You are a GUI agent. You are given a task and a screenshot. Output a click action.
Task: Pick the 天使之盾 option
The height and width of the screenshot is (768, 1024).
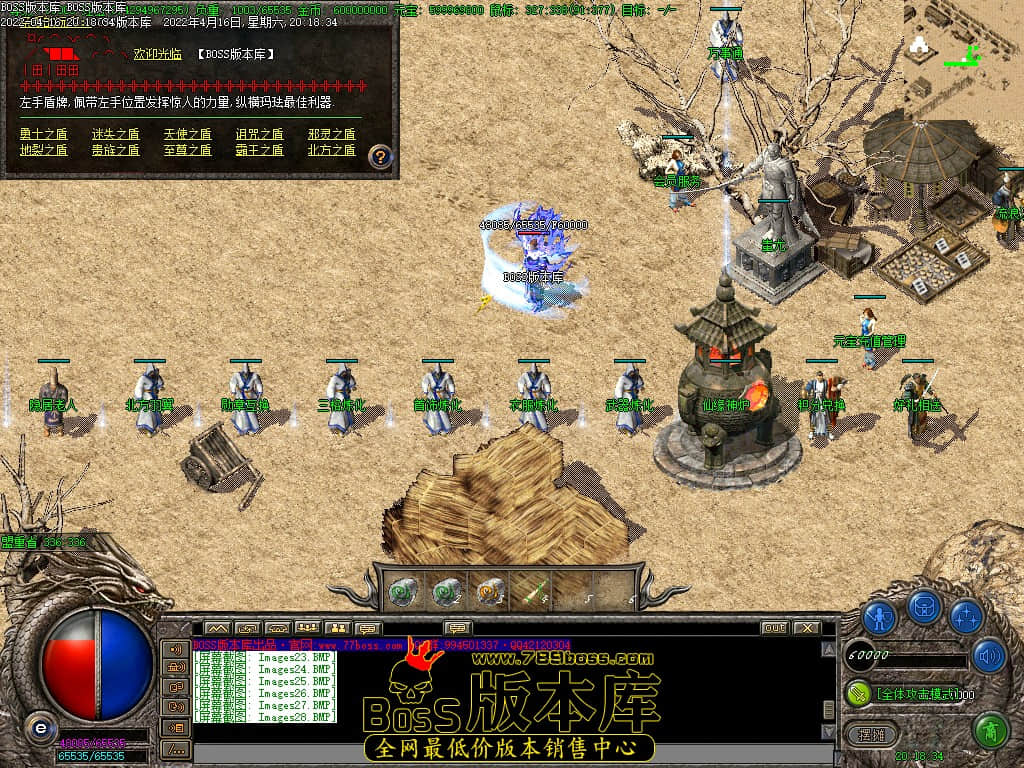[x=187, y=134]
